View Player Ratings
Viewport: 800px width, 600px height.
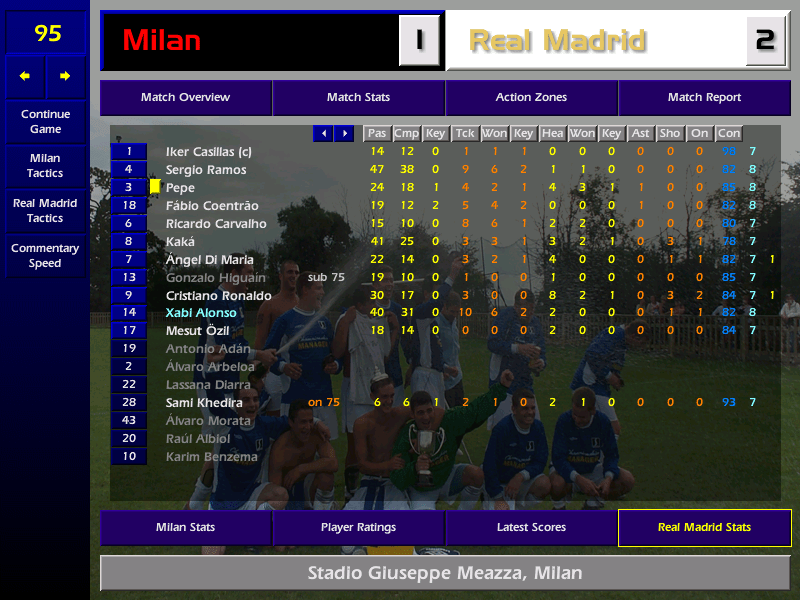(358, 527)
